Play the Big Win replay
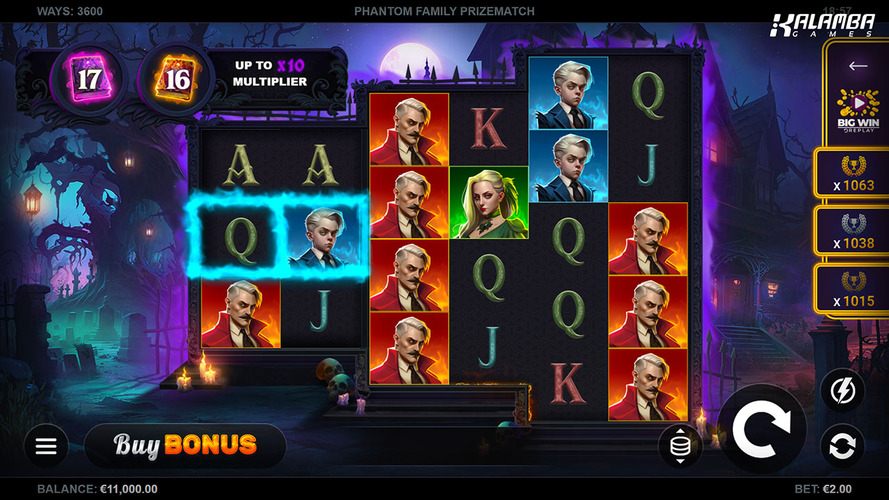 857,112
